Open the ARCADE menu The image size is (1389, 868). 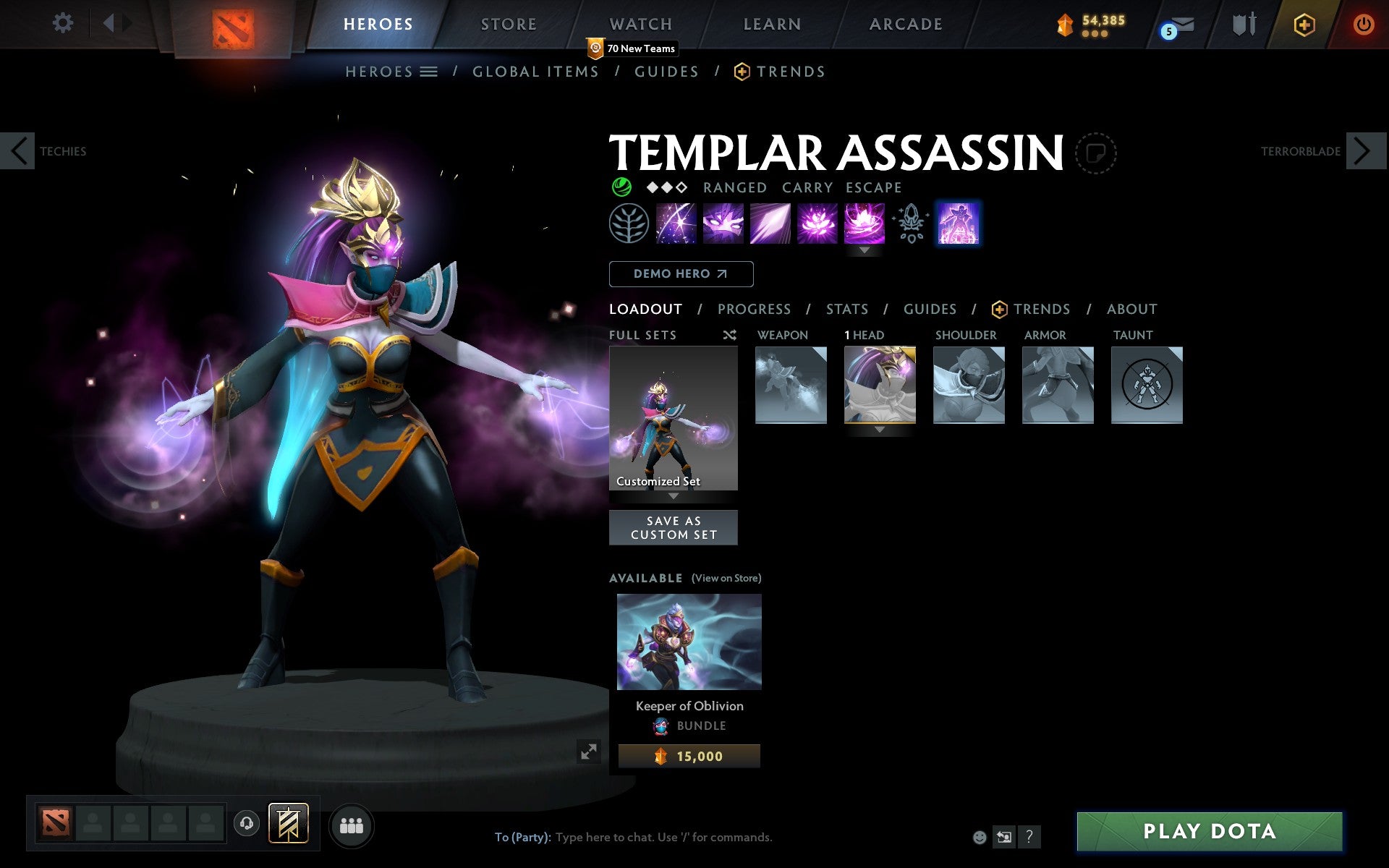905,23
